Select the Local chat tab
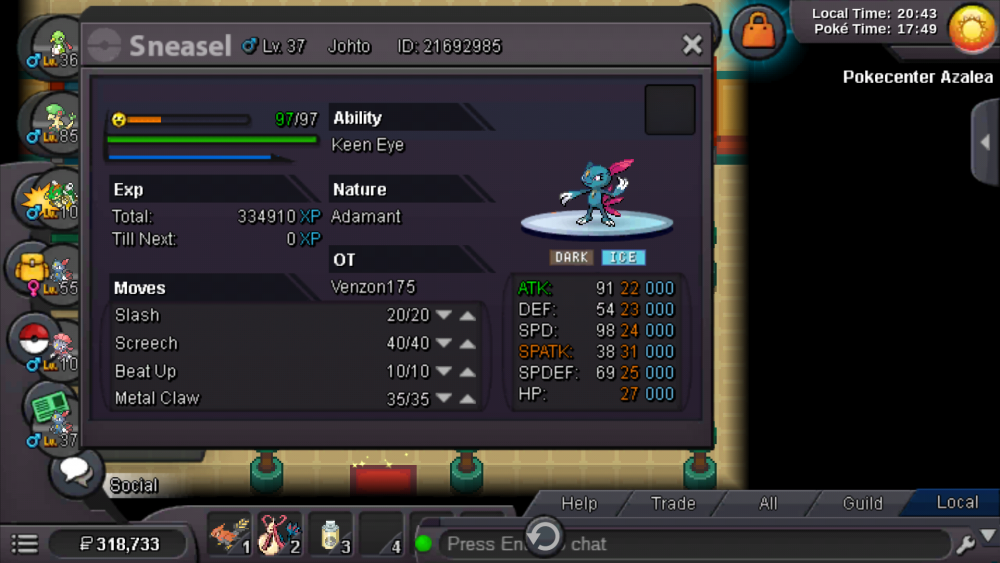 (956, 502)
